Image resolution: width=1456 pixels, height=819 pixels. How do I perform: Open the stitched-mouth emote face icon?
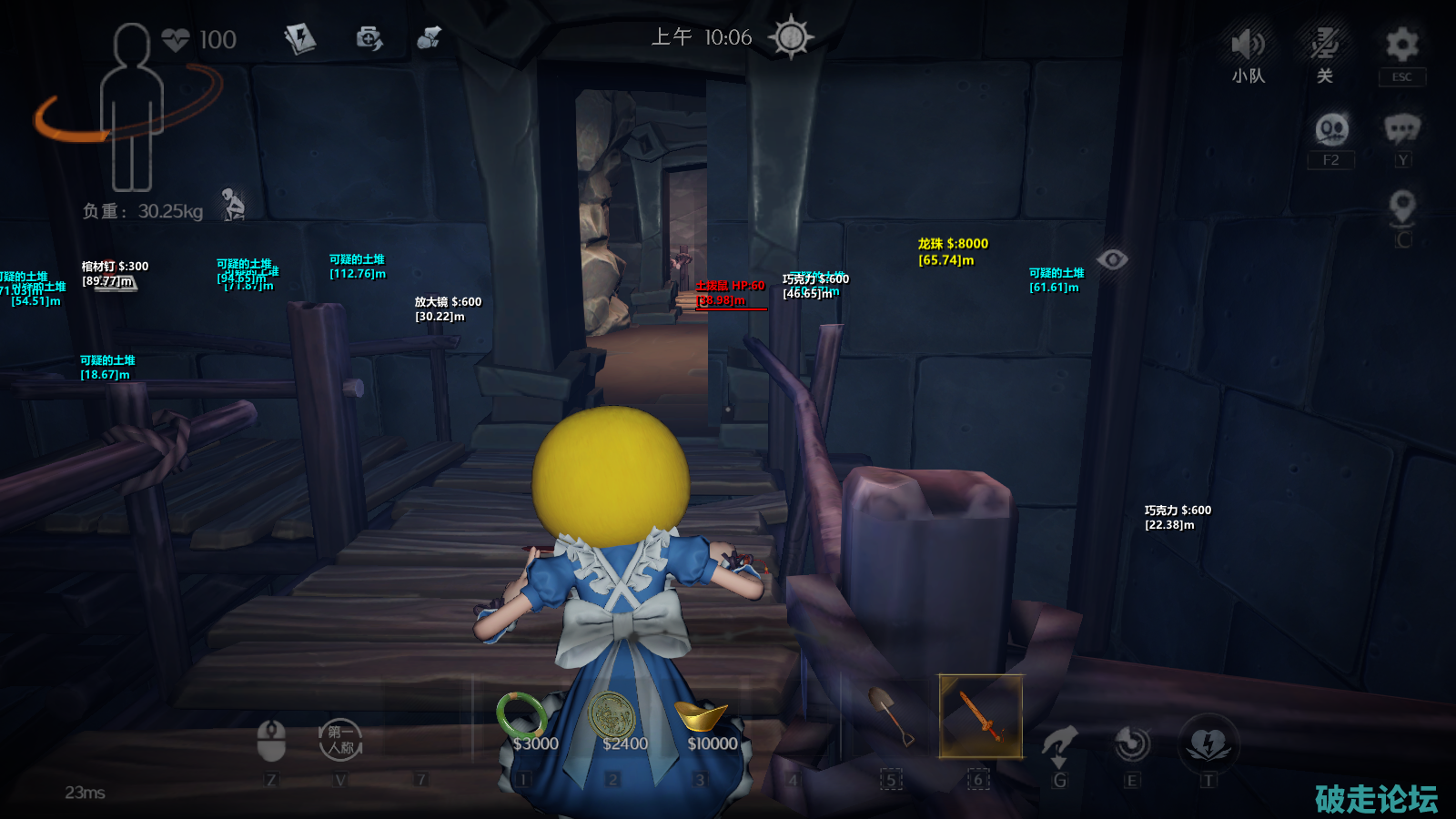click(x=1331, y=129)
